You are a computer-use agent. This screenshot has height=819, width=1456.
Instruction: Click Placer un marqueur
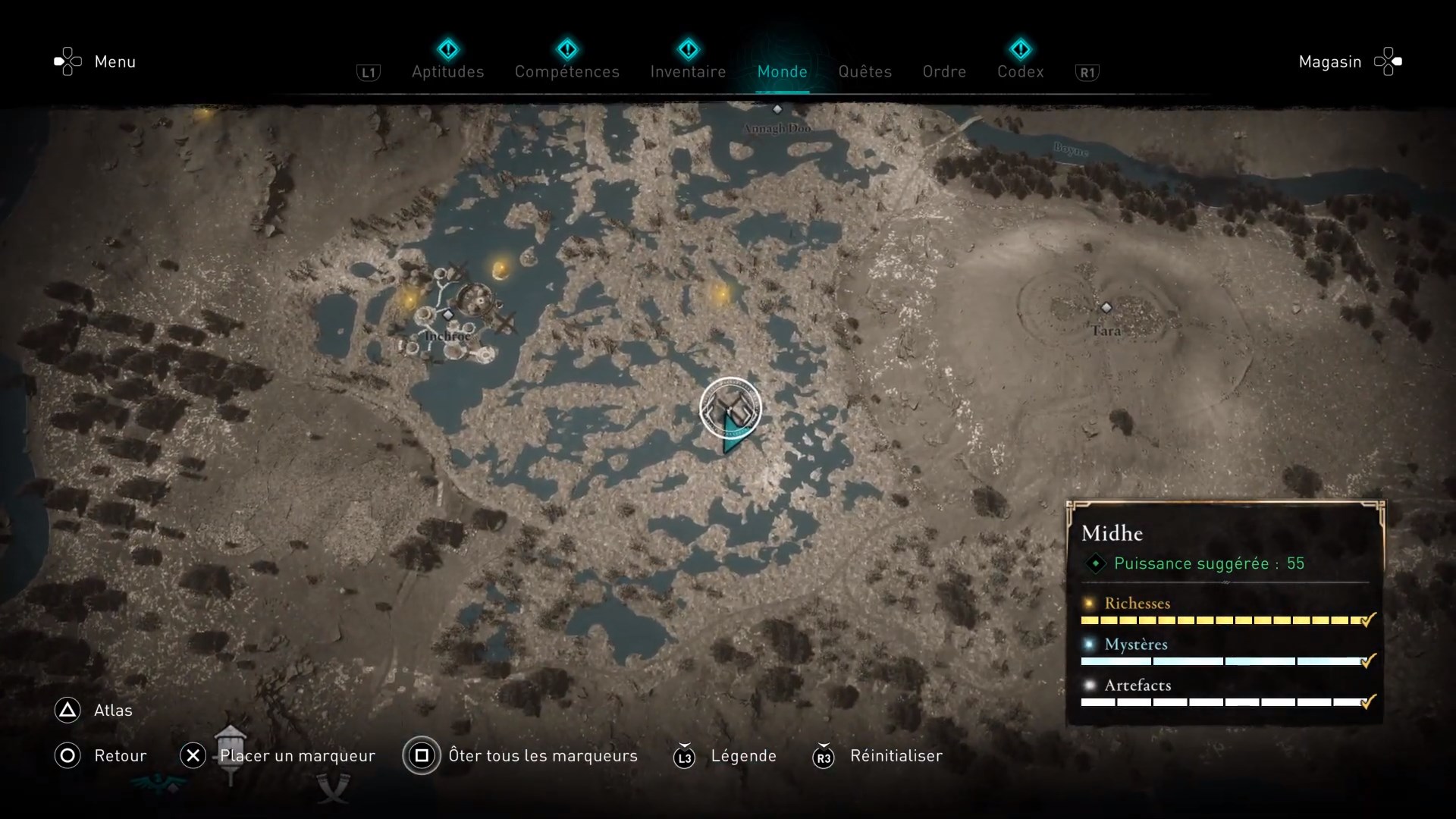tap(297, 756)
